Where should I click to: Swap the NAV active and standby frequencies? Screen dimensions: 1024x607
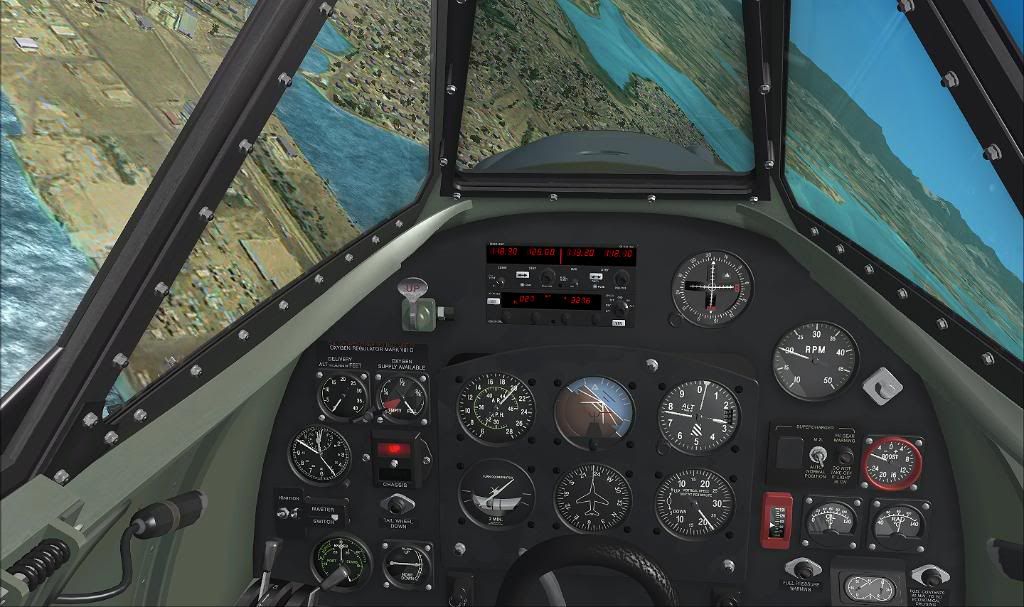(x=598, y=278)
